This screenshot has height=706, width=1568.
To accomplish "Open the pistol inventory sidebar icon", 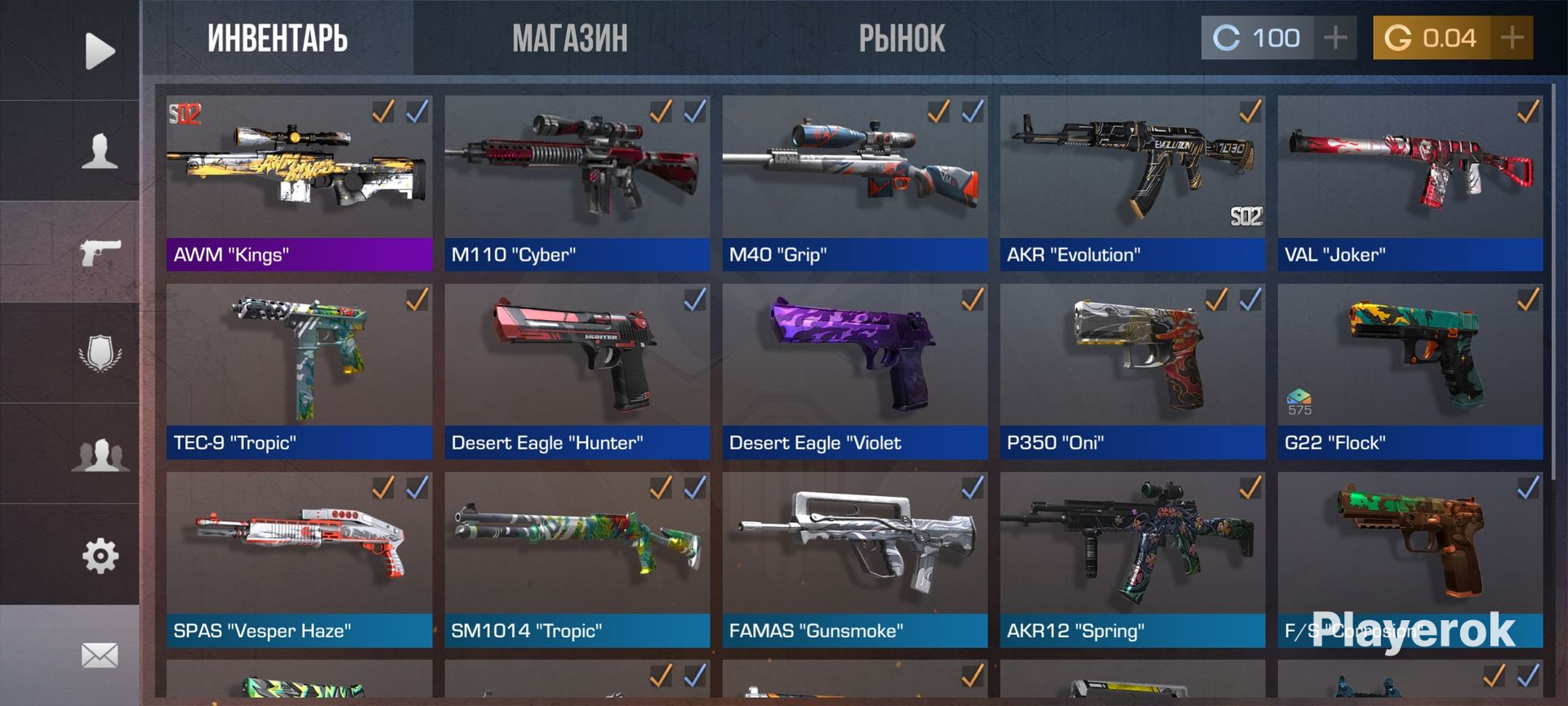I will (100, 252).
